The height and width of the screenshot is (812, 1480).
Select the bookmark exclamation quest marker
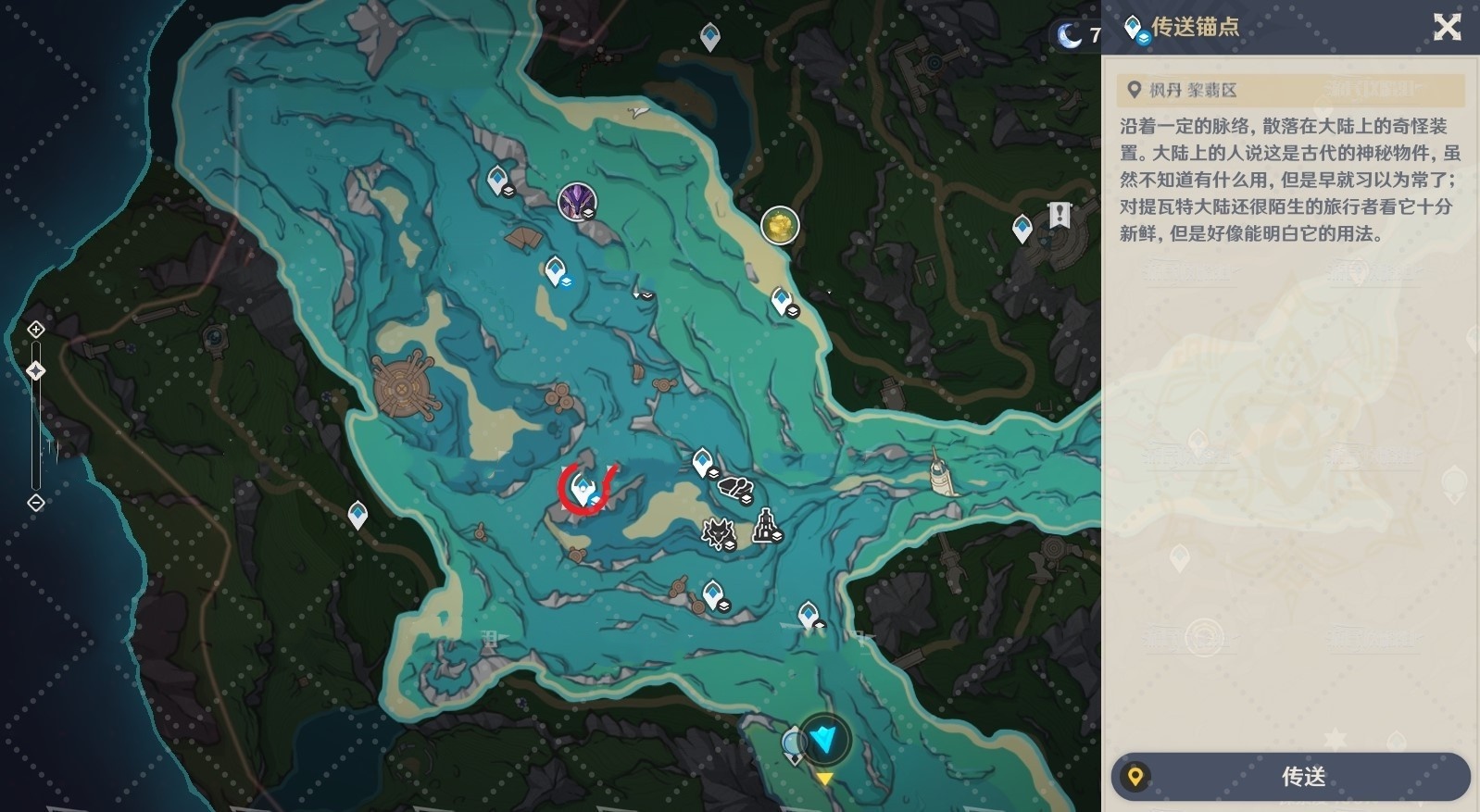[x=1060, y=215]
